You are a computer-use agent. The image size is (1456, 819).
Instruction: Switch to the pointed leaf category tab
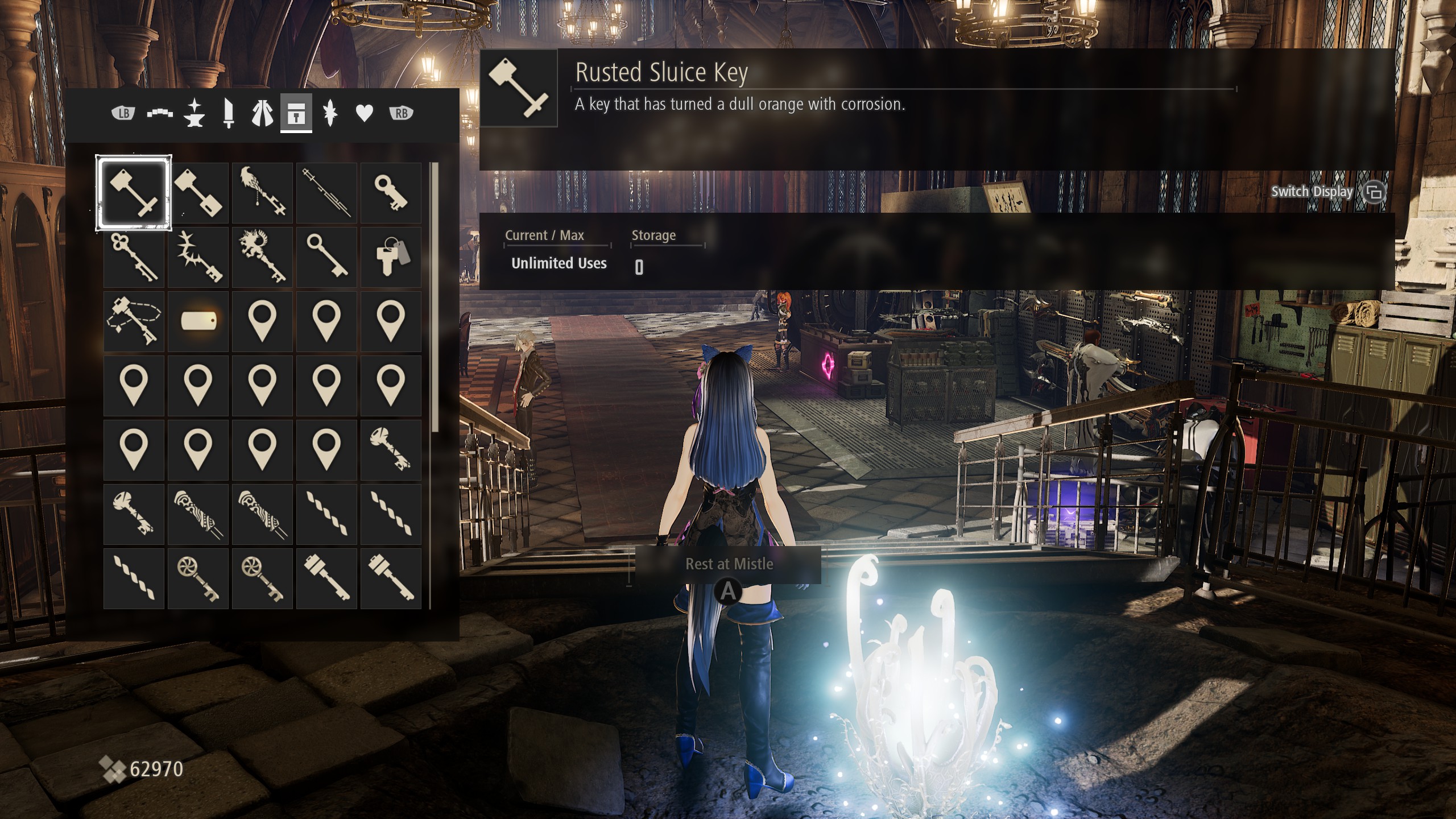tap(330, 113)
